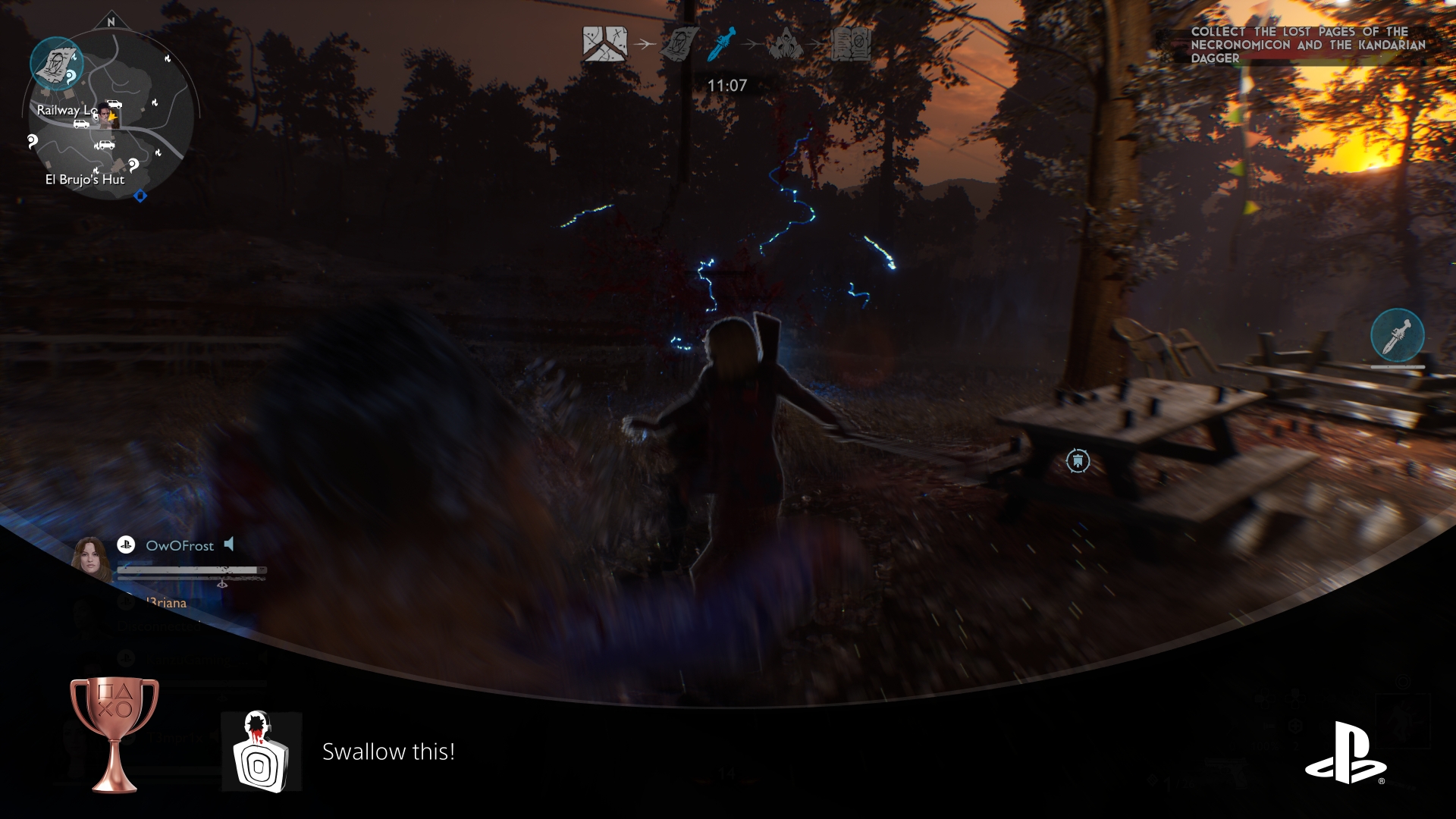Click the map legend icon inside the minimap circle

57,63
